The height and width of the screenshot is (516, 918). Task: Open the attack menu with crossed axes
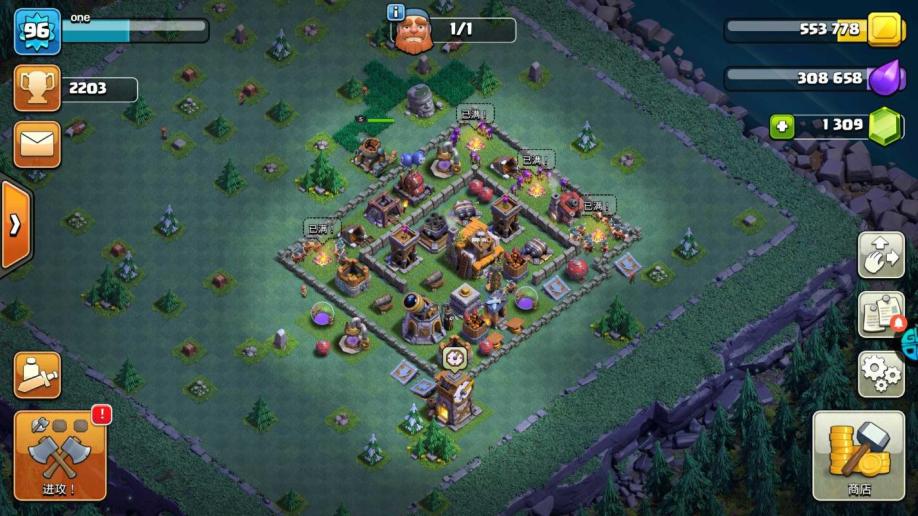pyautogui.click(x=59, y=456)
